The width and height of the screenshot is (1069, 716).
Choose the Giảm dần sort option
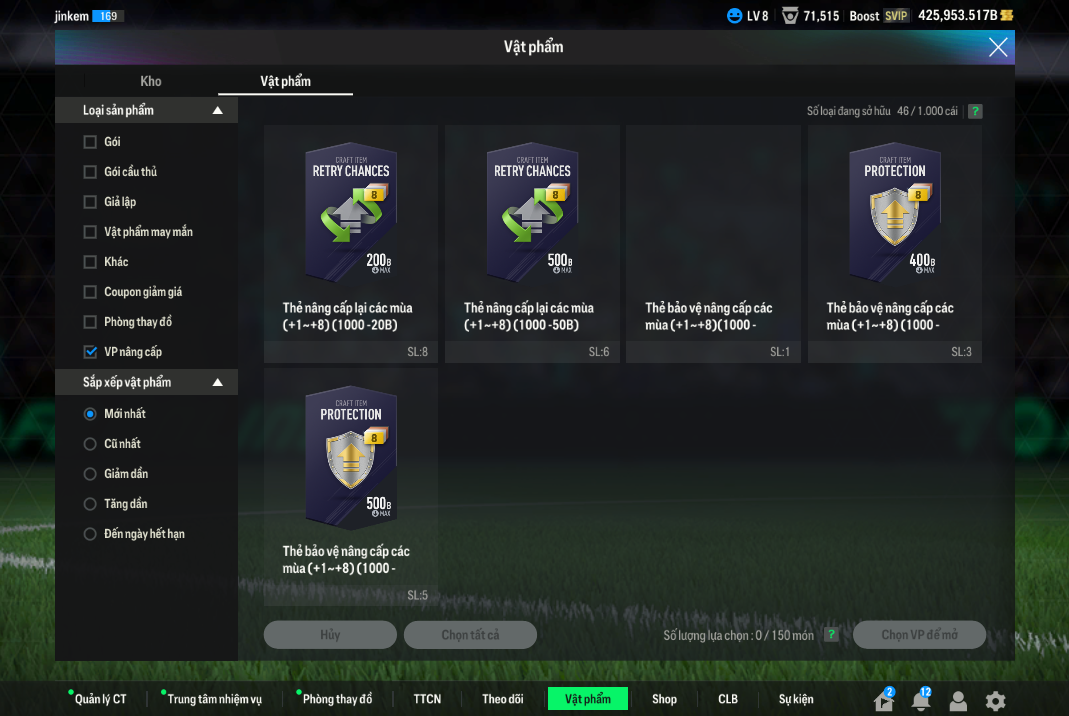(x=90, y=474)
